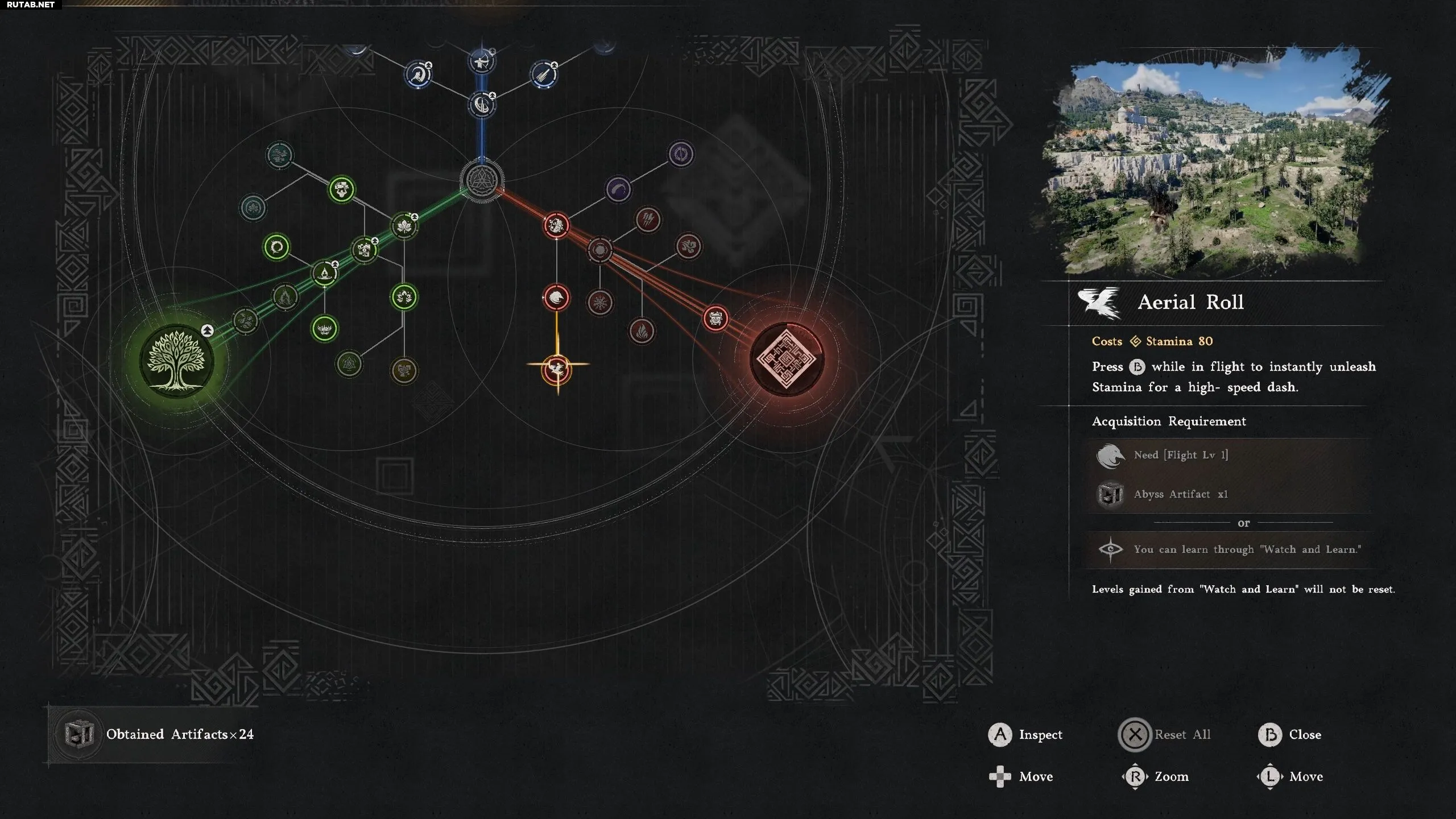
Task: Select the green crown skill node
Action: [x=325, y=329]
